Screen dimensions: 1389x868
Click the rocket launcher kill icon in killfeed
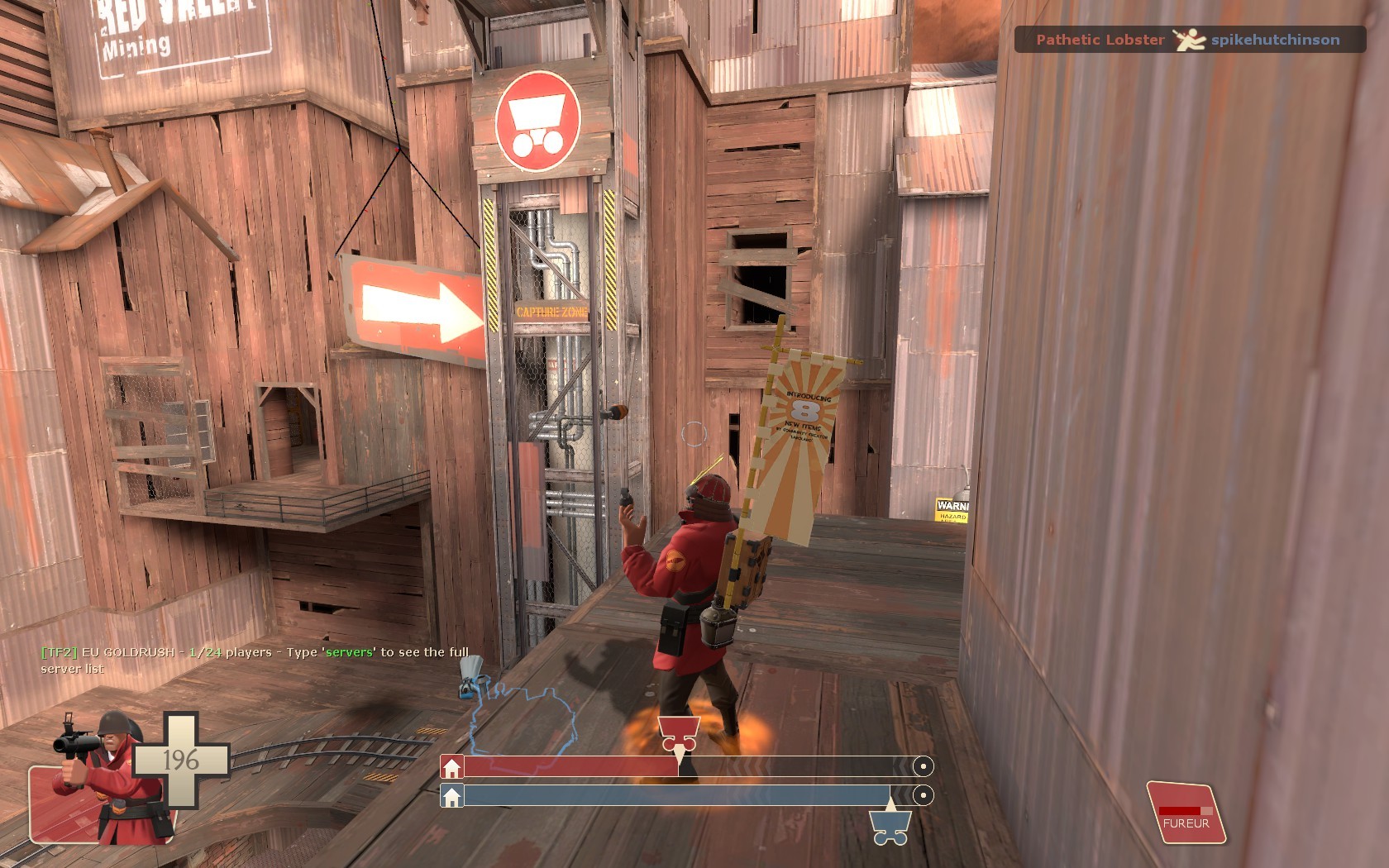[1188, 40]
